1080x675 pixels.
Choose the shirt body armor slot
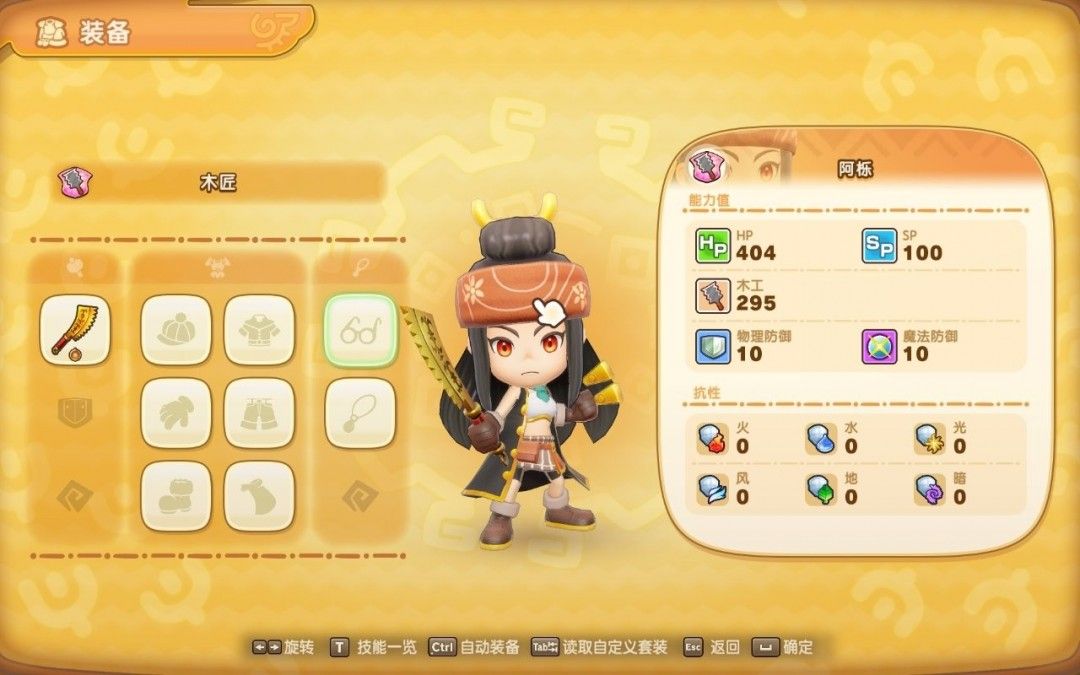click(x=259, y=329)
